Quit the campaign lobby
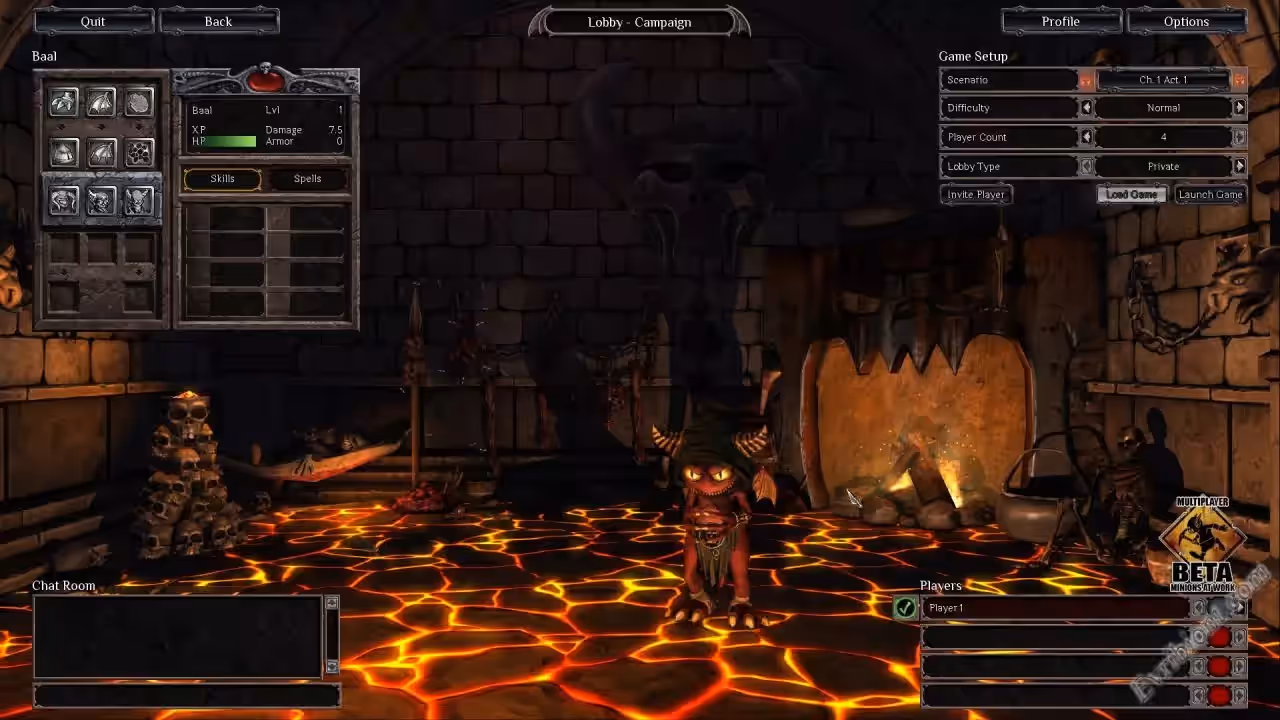The image size is (1280, 720). pyautogui.click(x=93, y=21)
